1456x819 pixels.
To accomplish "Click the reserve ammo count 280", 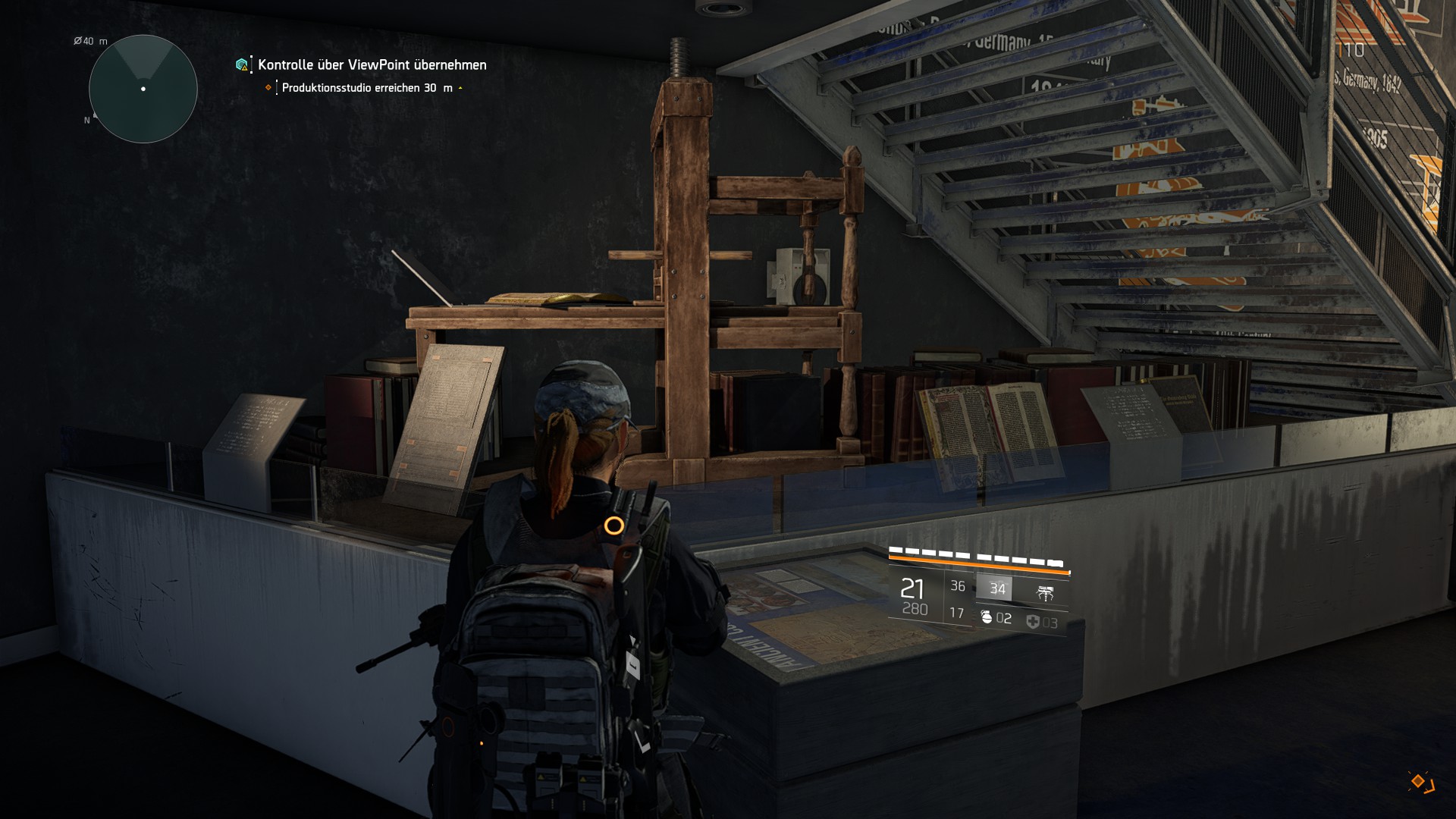I will pyautogui.click(x=915, y=609).
